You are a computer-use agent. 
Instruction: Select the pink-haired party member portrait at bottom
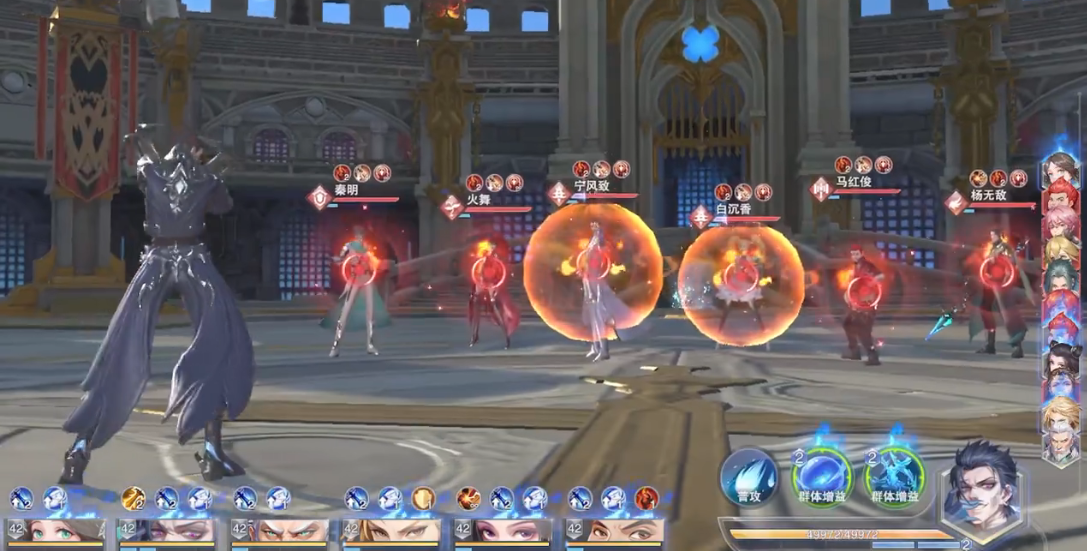tap(503, 530)
